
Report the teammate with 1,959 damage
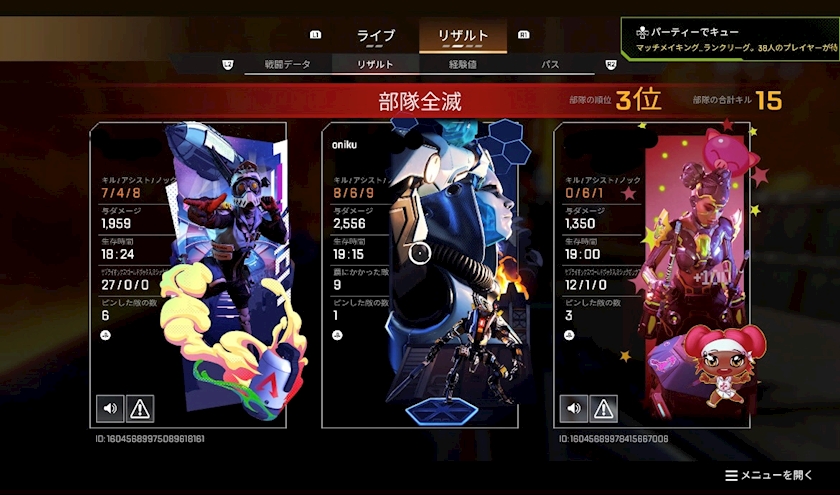coord(140,408)
